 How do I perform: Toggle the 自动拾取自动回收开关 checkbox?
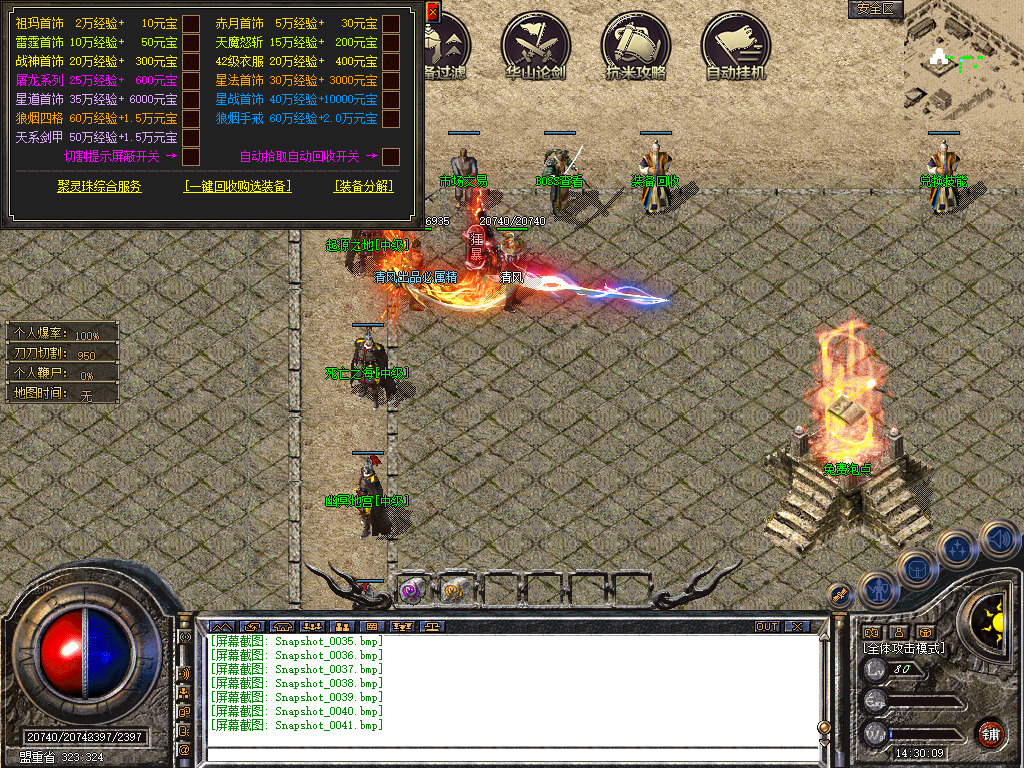[x=391, y=156]
